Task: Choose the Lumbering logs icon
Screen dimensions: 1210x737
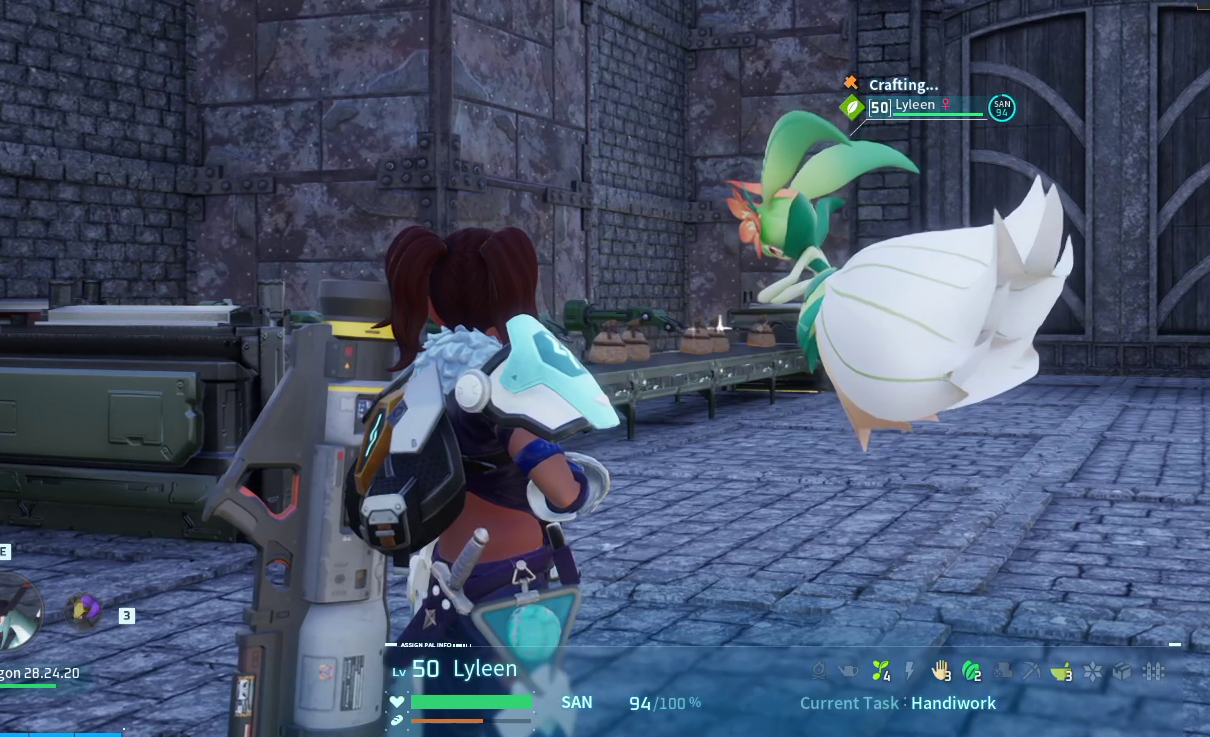Action: (1001, 671)
